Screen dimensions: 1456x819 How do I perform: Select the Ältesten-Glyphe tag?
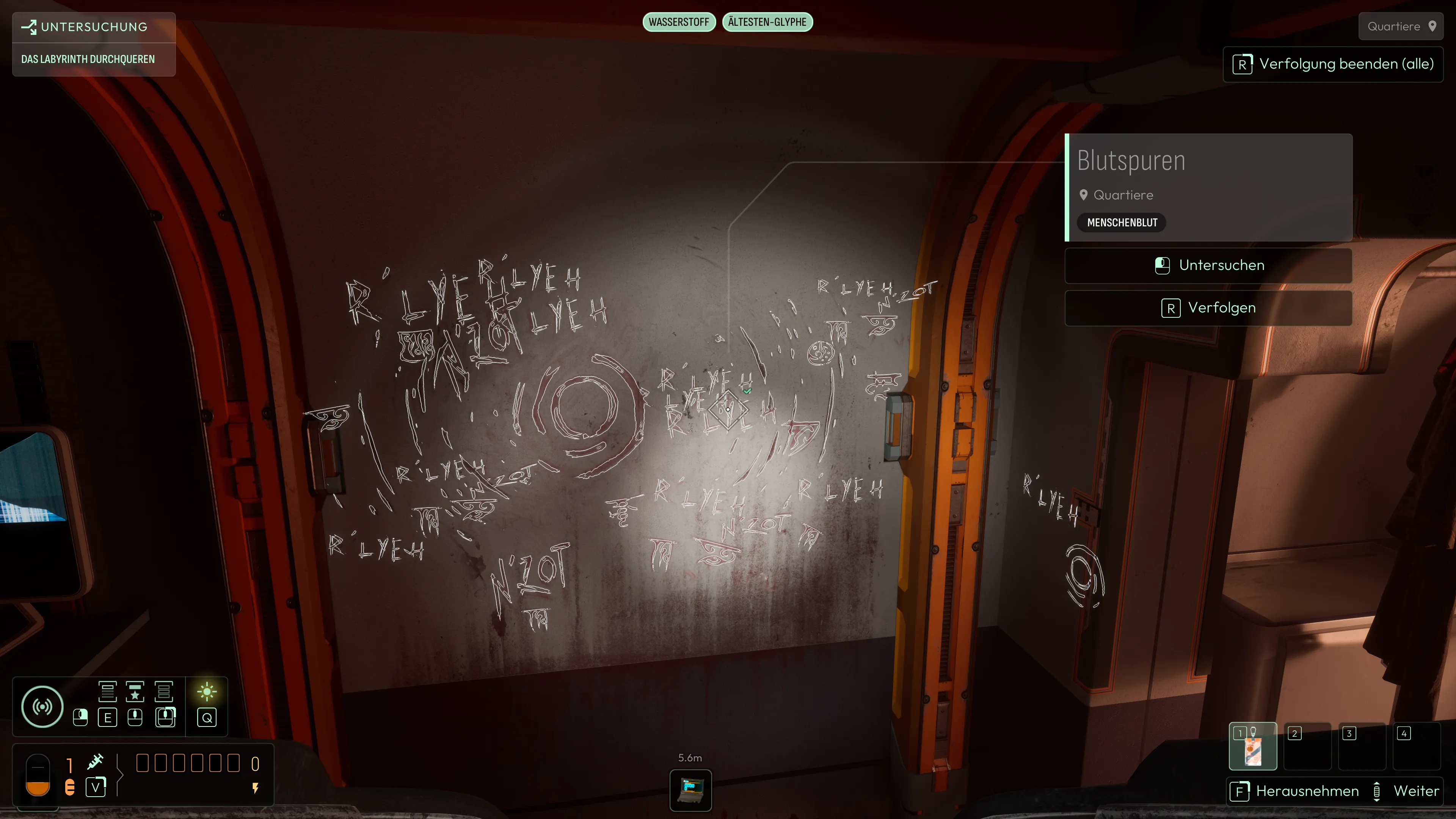[x=767, y=22]
